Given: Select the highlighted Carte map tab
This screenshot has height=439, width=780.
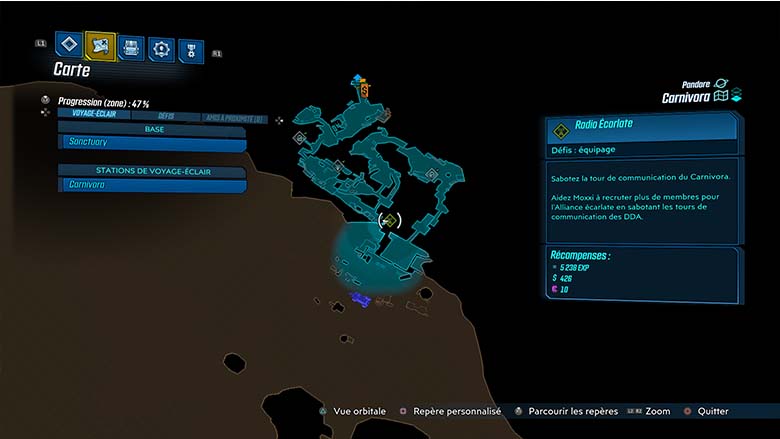Looking at the screenshot, I should click(x=100, y=45).
